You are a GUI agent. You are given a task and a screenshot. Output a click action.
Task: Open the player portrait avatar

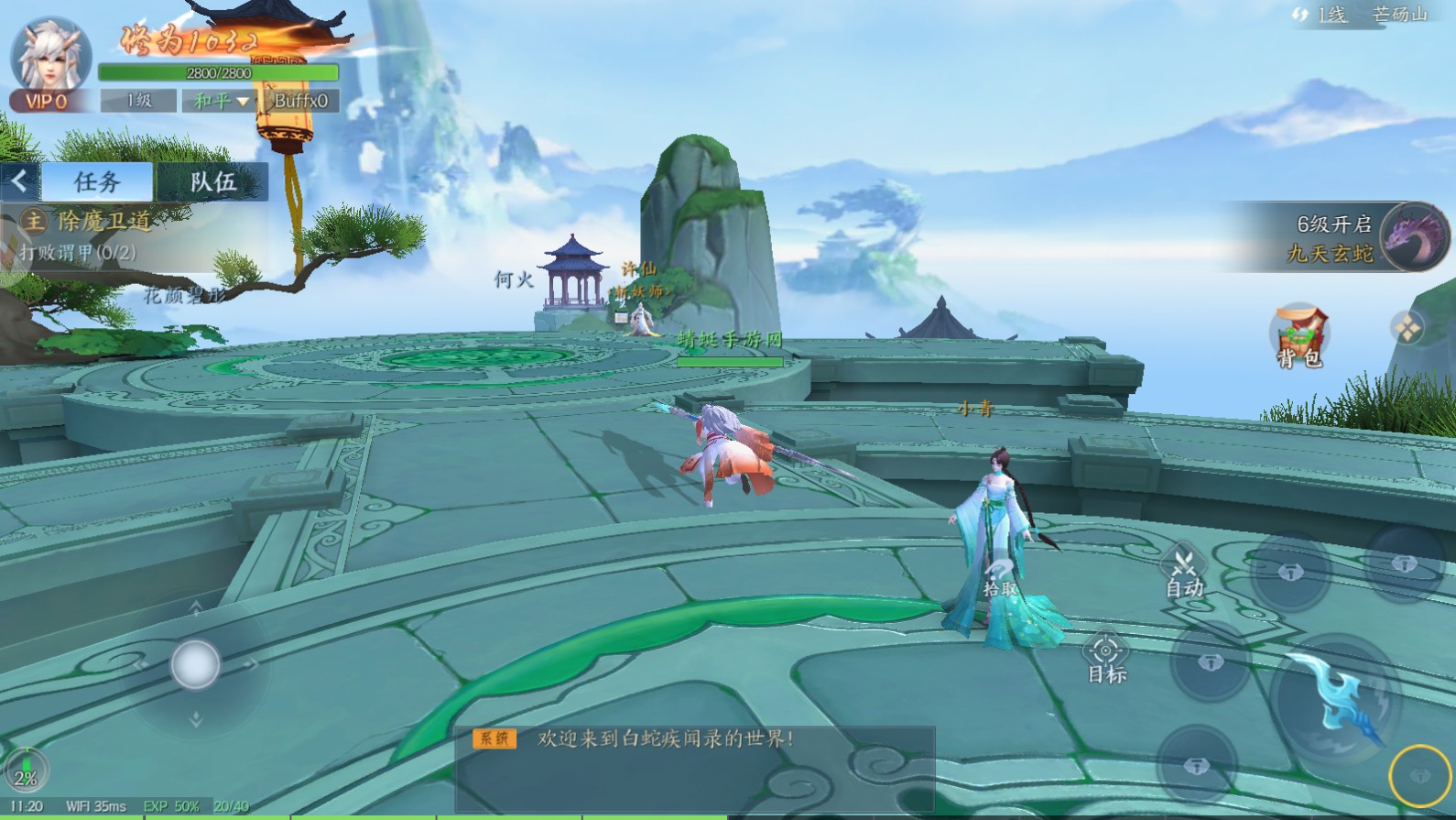point(51,57)
